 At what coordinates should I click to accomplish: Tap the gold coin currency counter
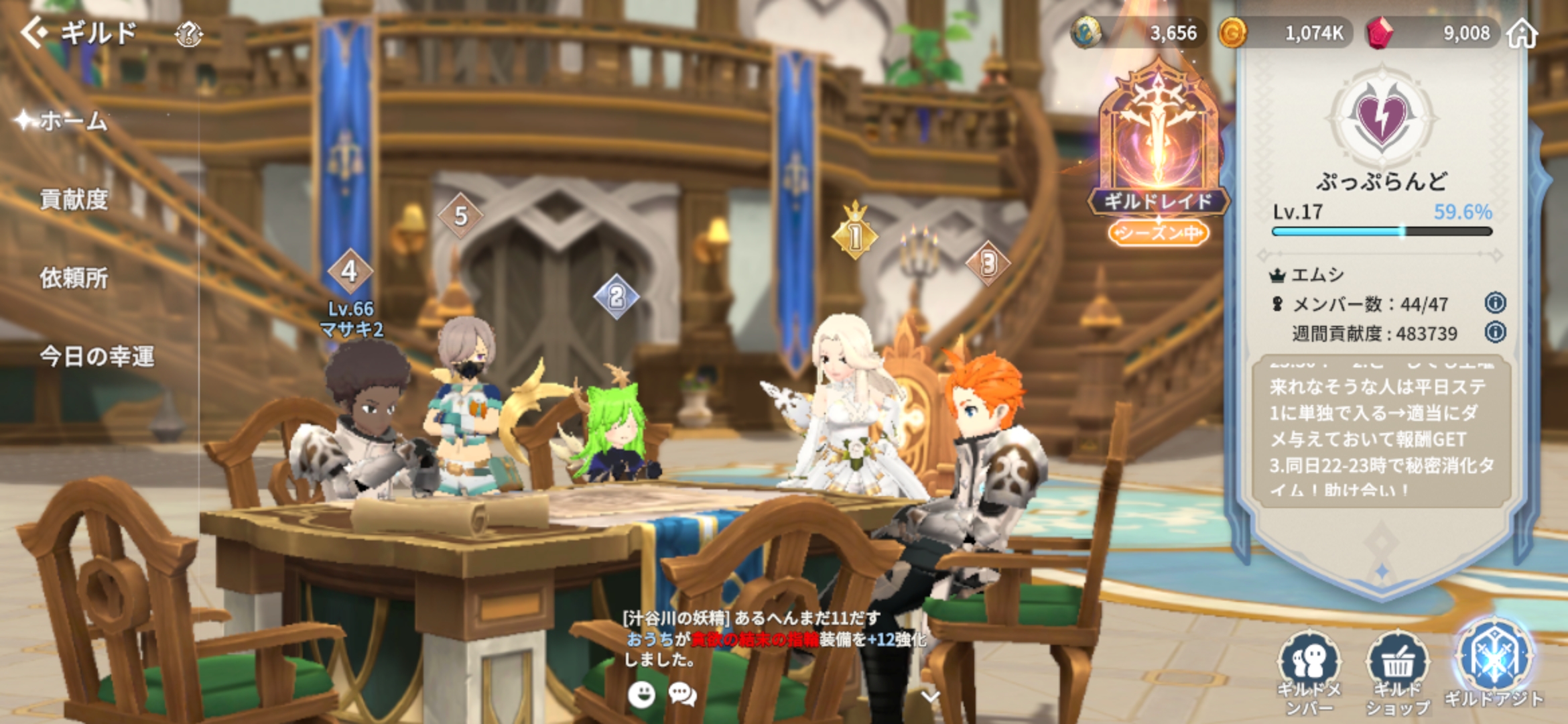1287,33
